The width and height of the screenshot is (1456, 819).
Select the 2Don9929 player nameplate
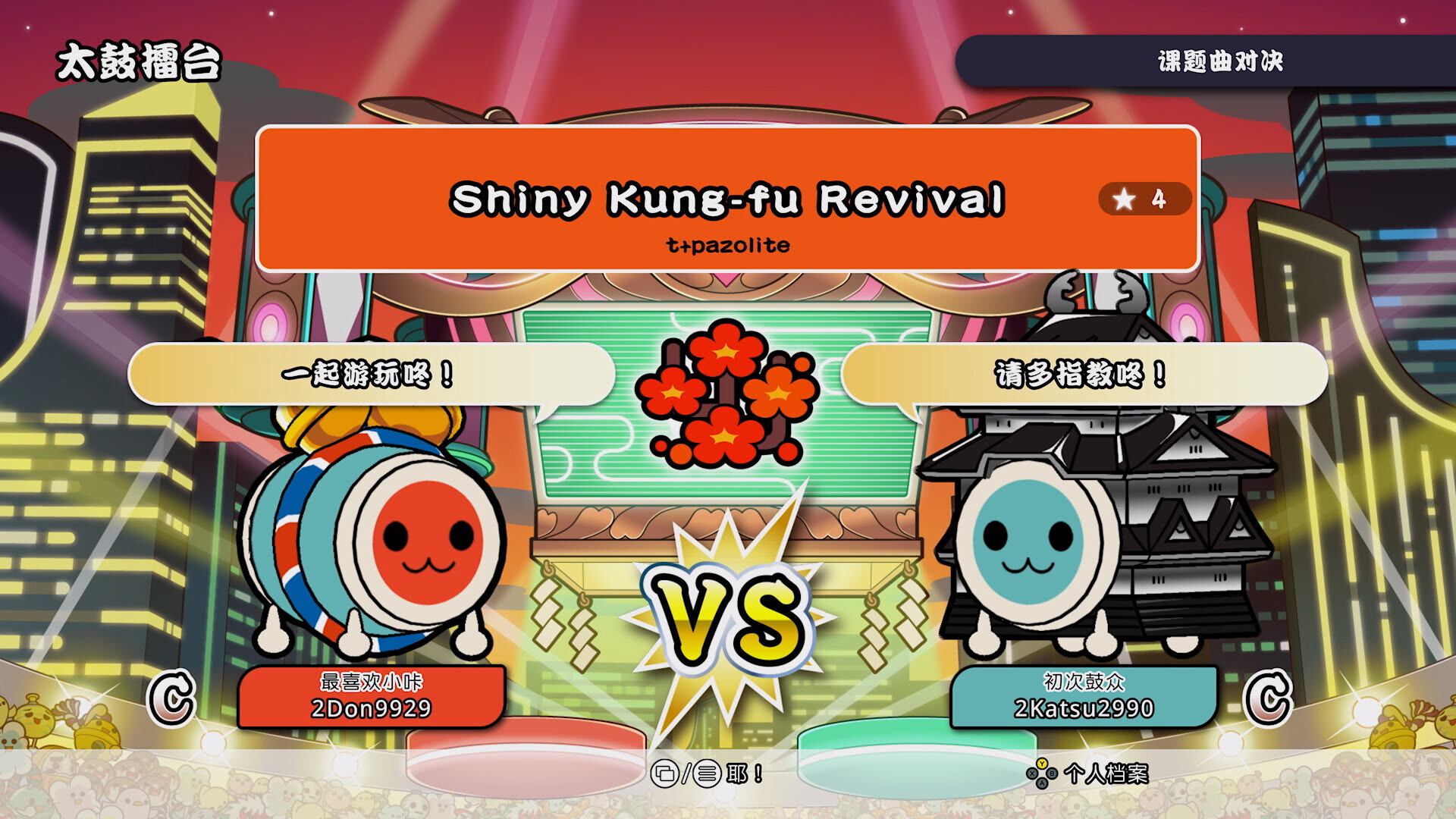369,698
